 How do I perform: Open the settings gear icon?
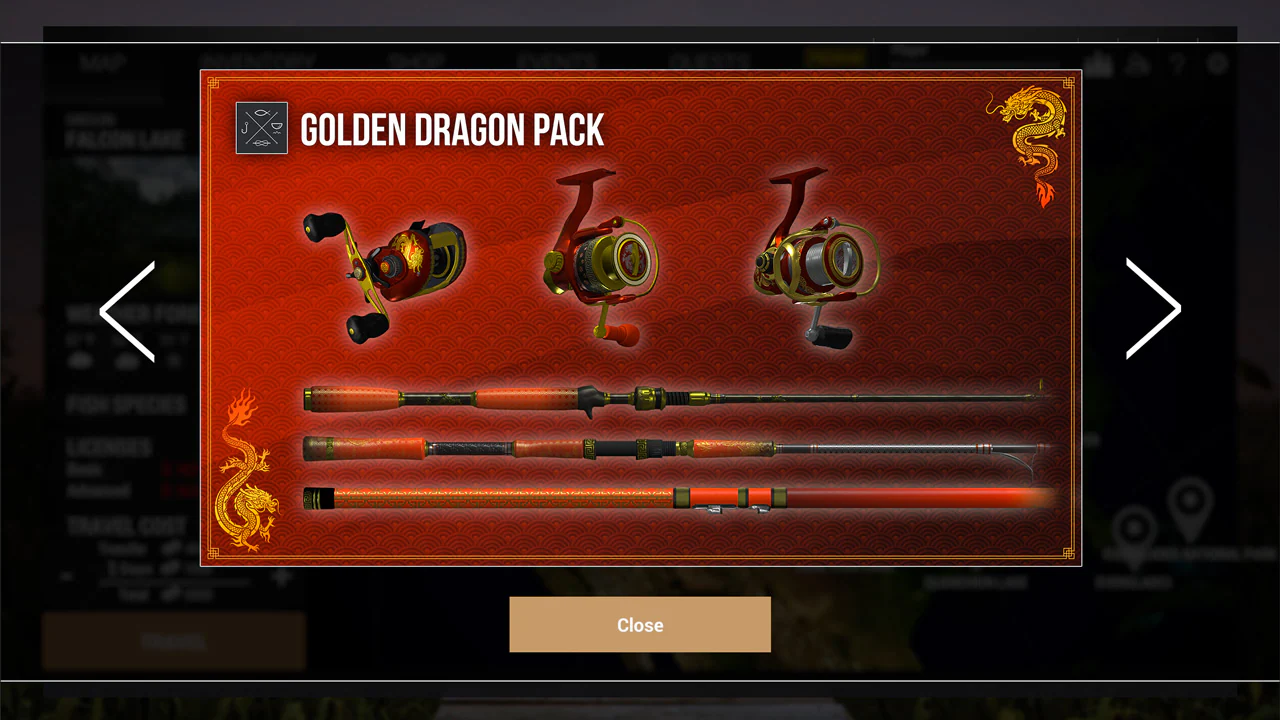[x=1218, y=64]
